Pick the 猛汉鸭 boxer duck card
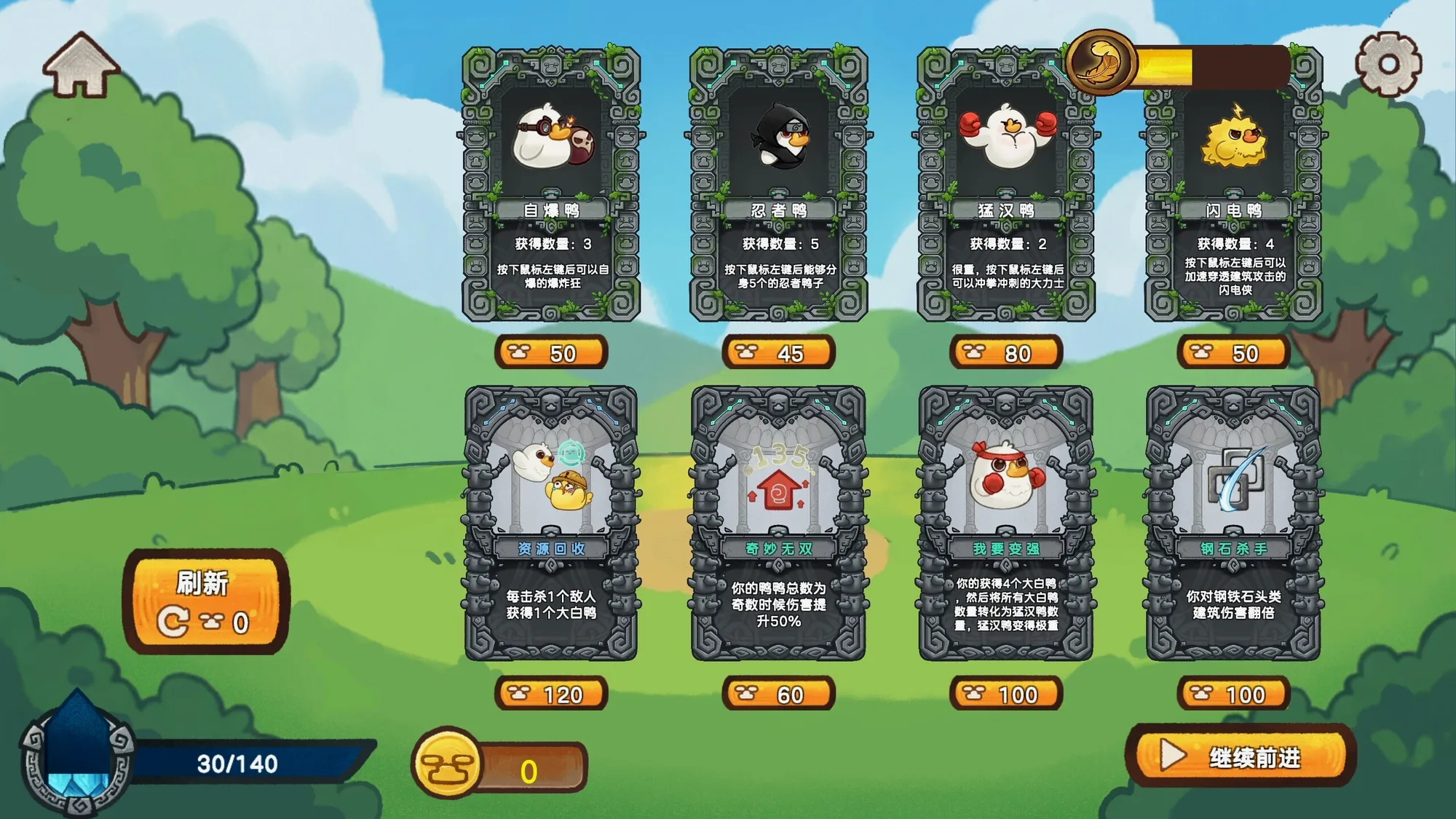 tap(1005, 184)
